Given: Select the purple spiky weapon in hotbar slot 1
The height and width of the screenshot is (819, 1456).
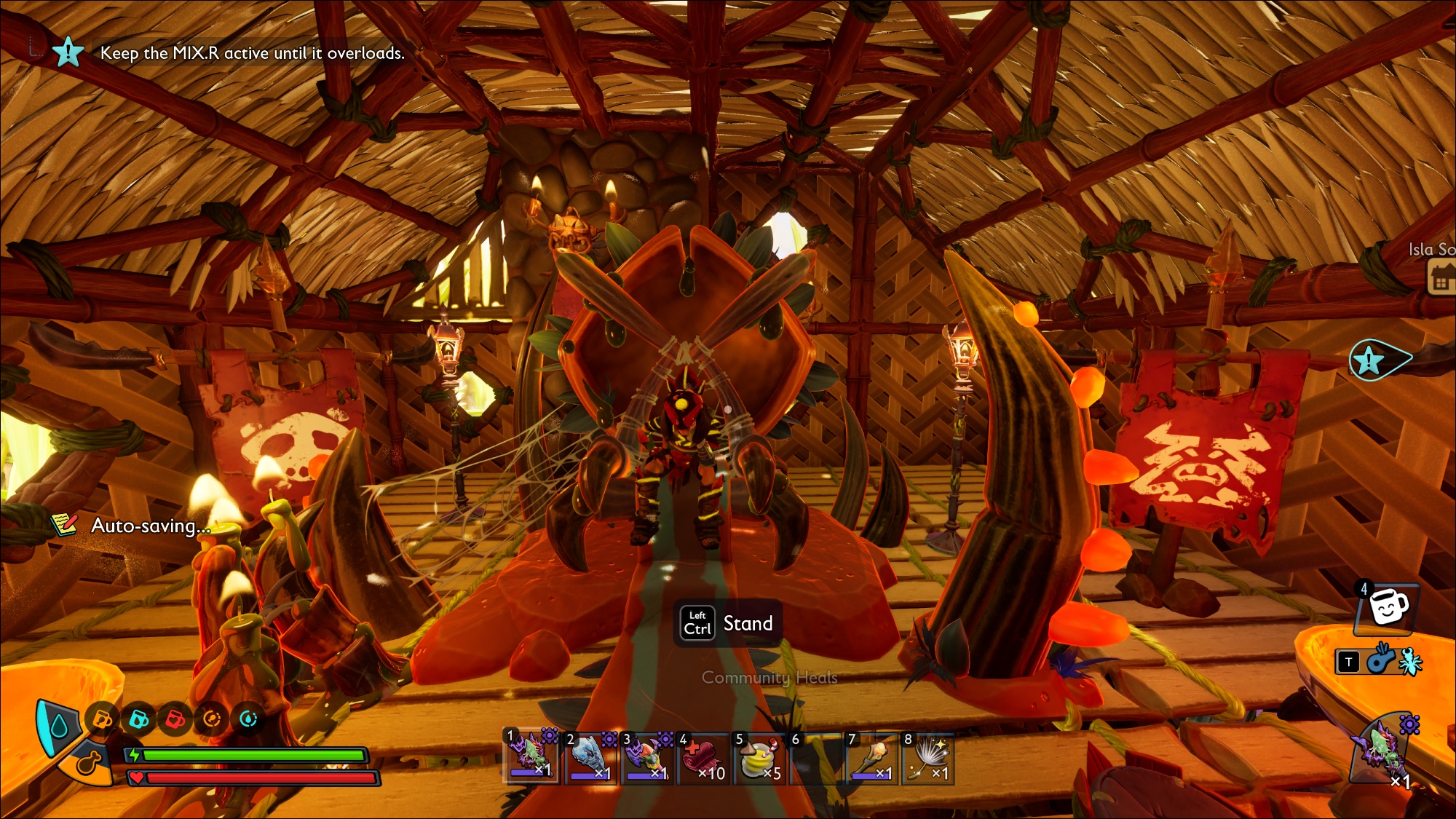Looking at the screenshot, I should tap(531, 757).
